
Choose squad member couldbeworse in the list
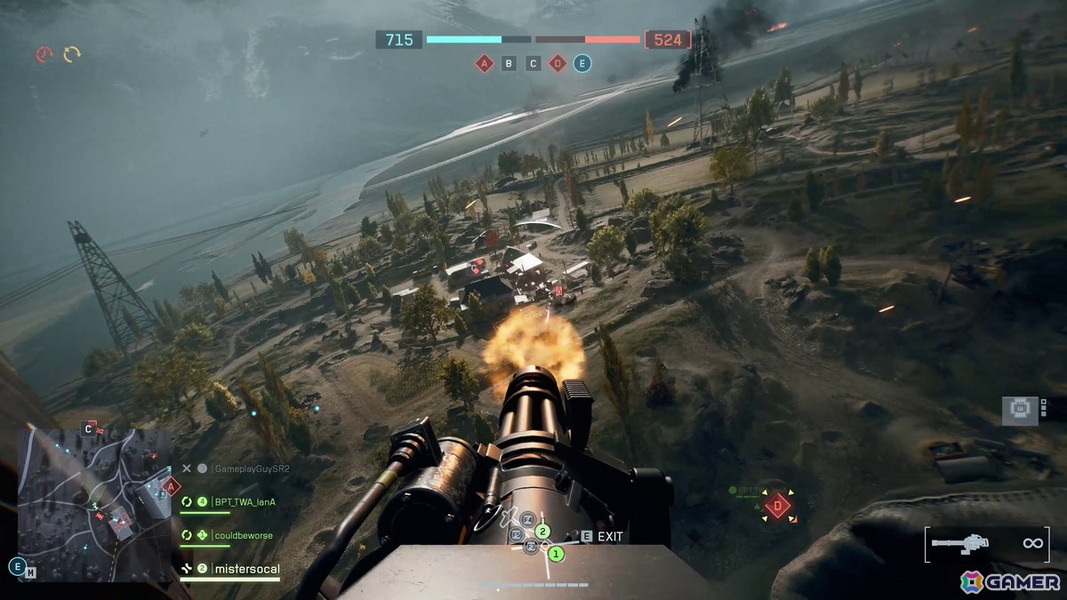pos(243,535)
